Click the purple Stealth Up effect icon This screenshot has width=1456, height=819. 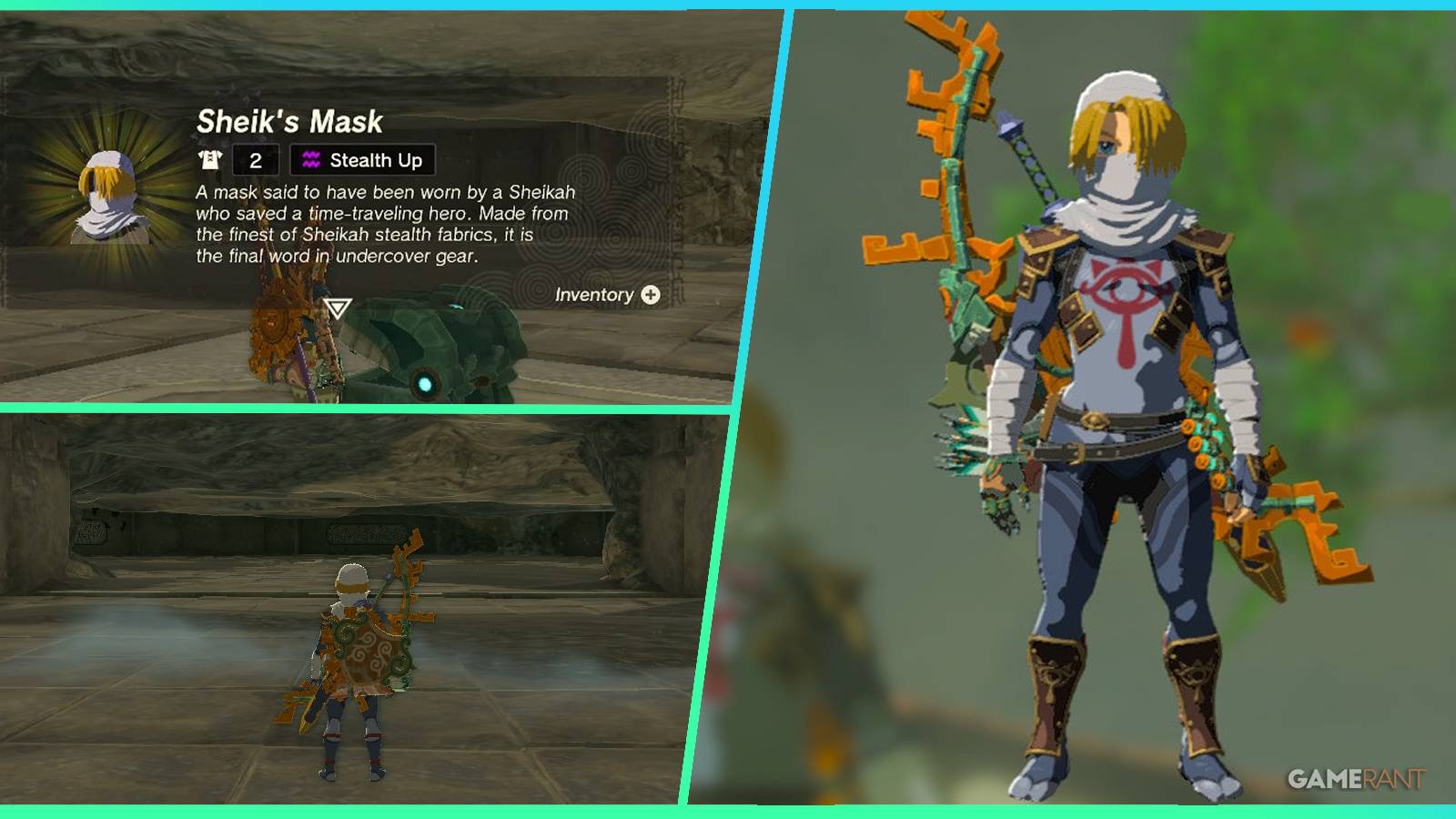pos(312,160)
